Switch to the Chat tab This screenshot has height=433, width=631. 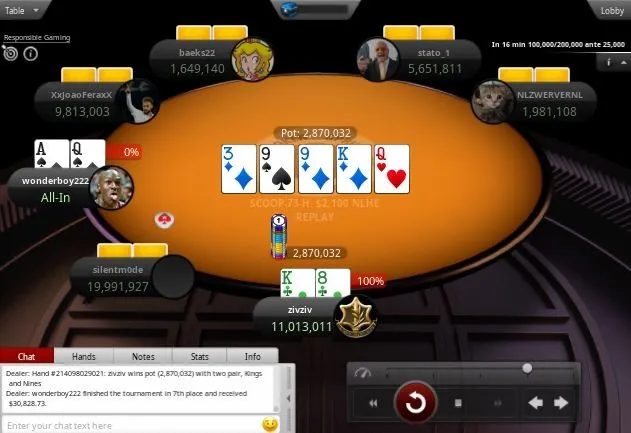27,356
